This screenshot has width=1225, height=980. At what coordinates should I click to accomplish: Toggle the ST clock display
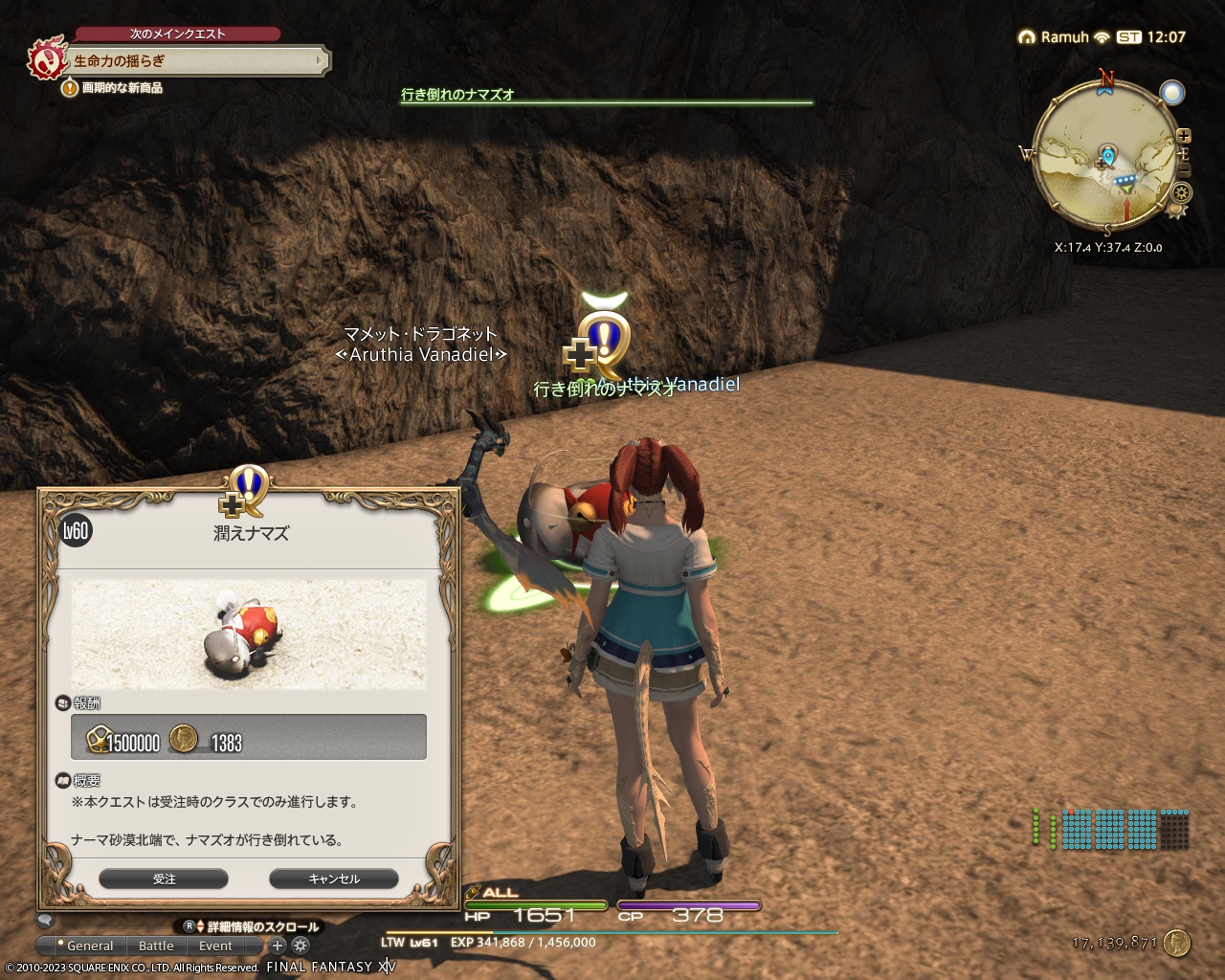click(x=1129, y=37)
